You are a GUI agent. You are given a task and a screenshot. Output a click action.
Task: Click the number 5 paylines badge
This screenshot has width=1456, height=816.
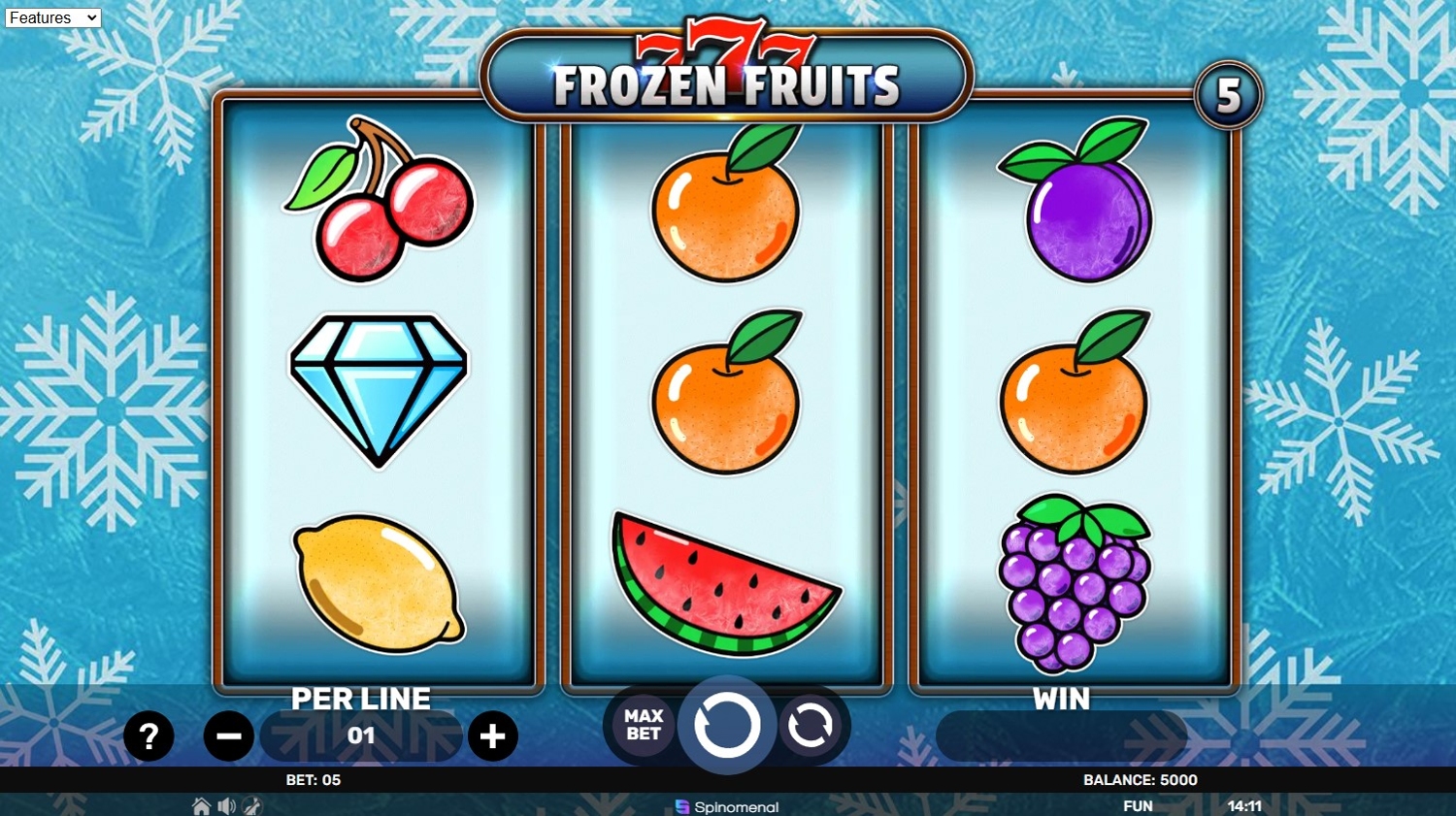1228,95
